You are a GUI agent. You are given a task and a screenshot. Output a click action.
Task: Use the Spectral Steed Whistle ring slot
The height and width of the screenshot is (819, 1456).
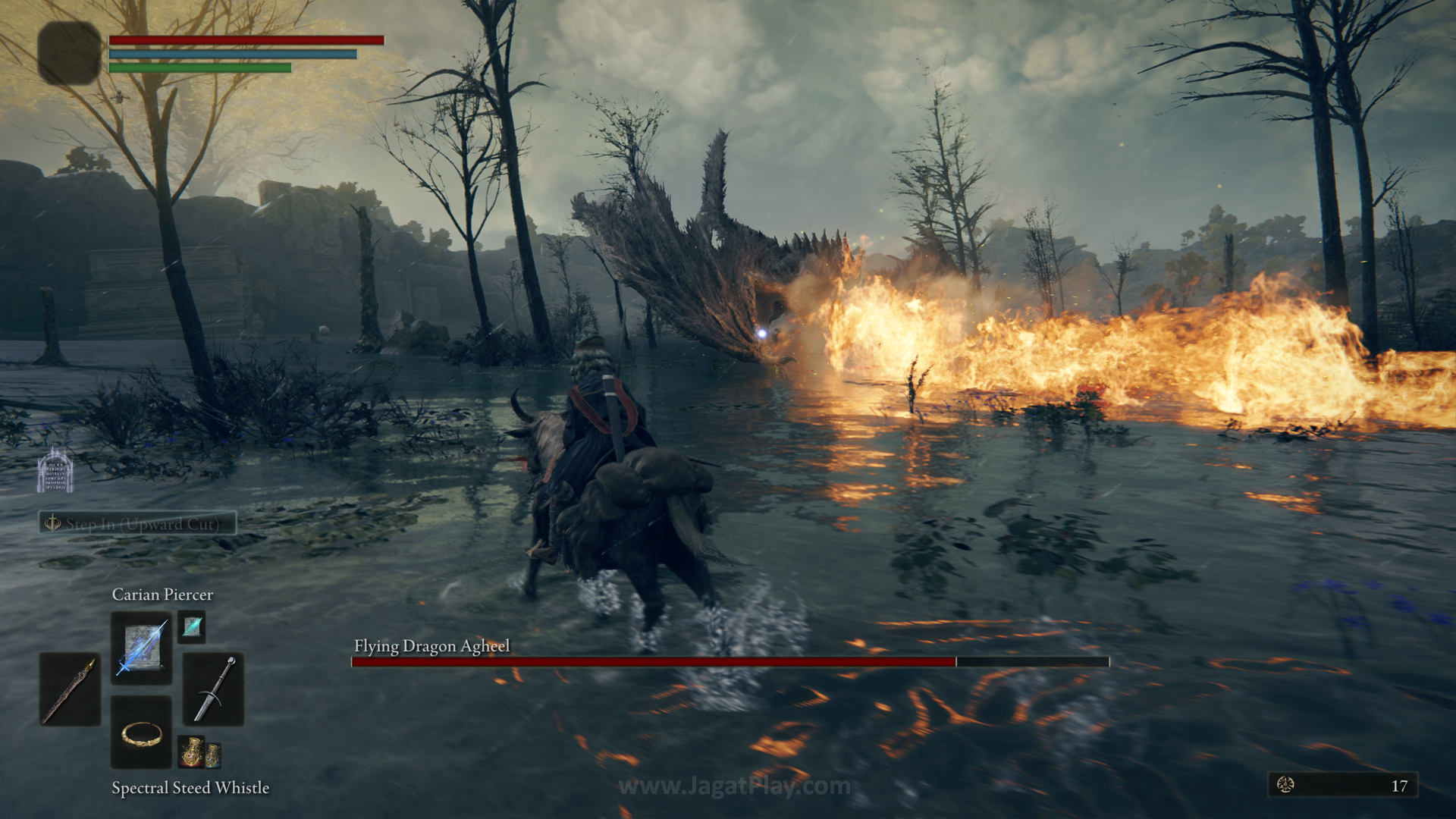pyautogui.click(x=141, y=732)
